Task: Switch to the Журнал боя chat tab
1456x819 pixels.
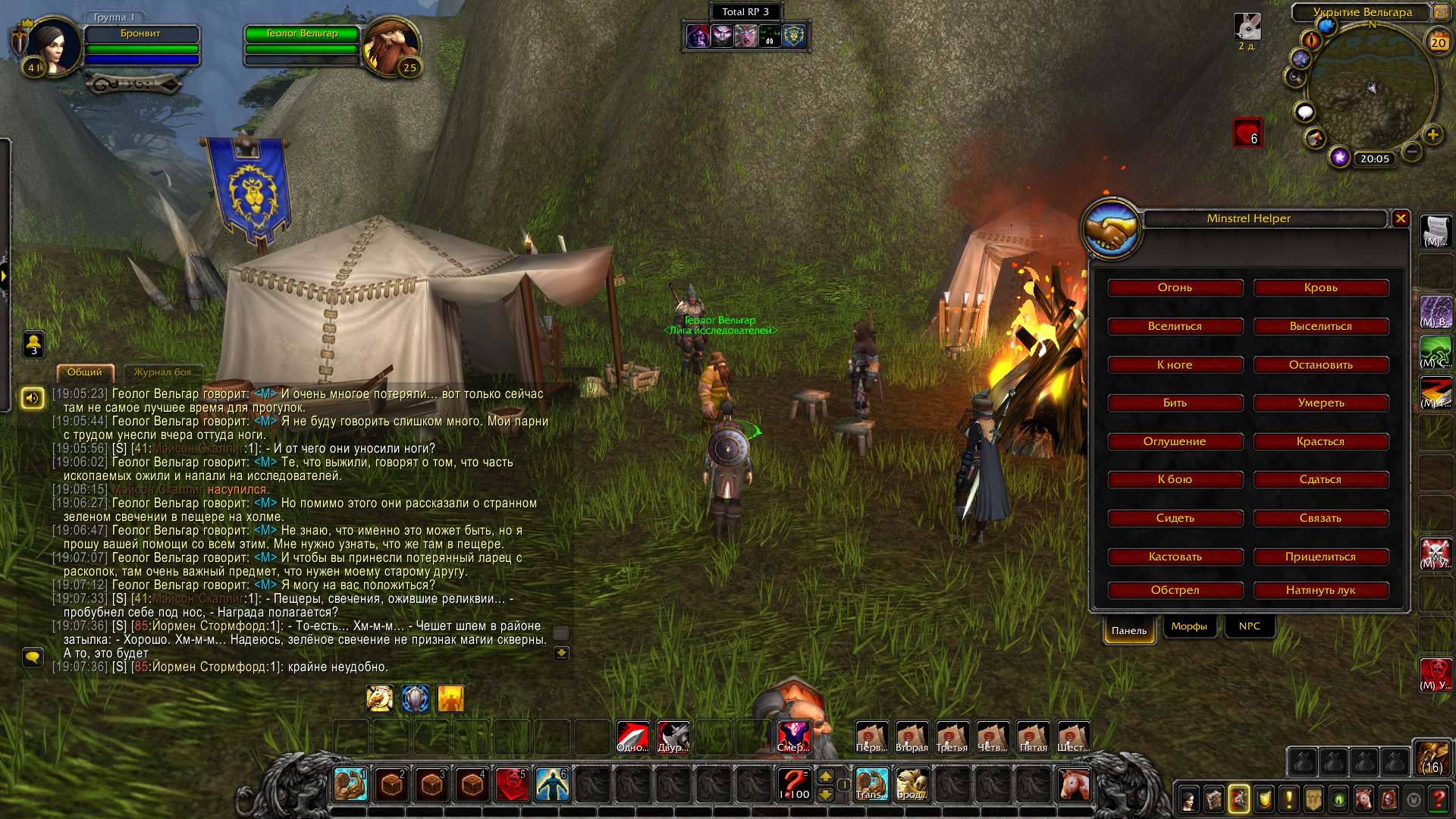Action: (x=162, y=372)
